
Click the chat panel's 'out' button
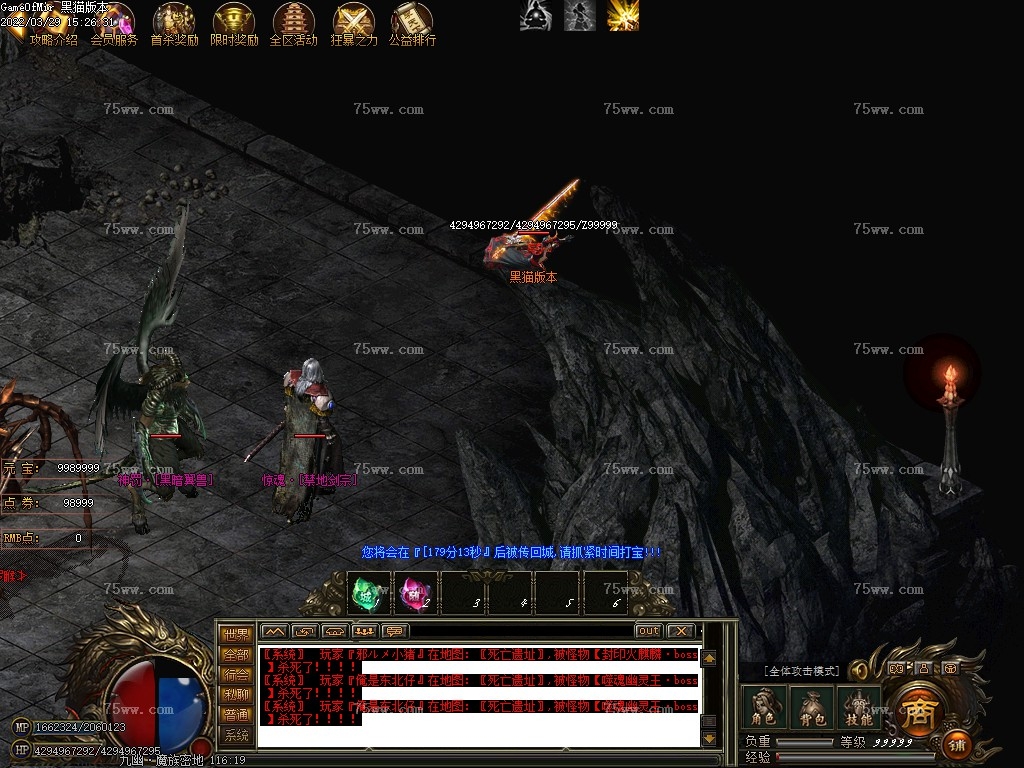[x=648, y=631]
